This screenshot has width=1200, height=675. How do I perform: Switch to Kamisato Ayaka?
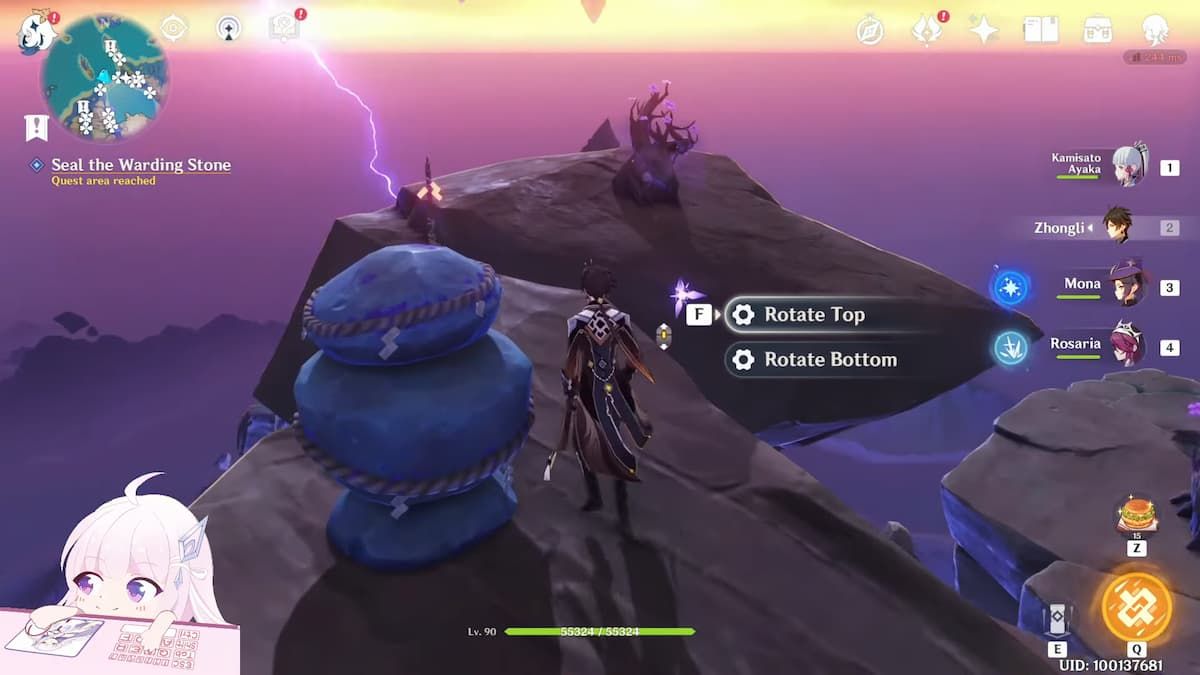(x=1129, y=166)
